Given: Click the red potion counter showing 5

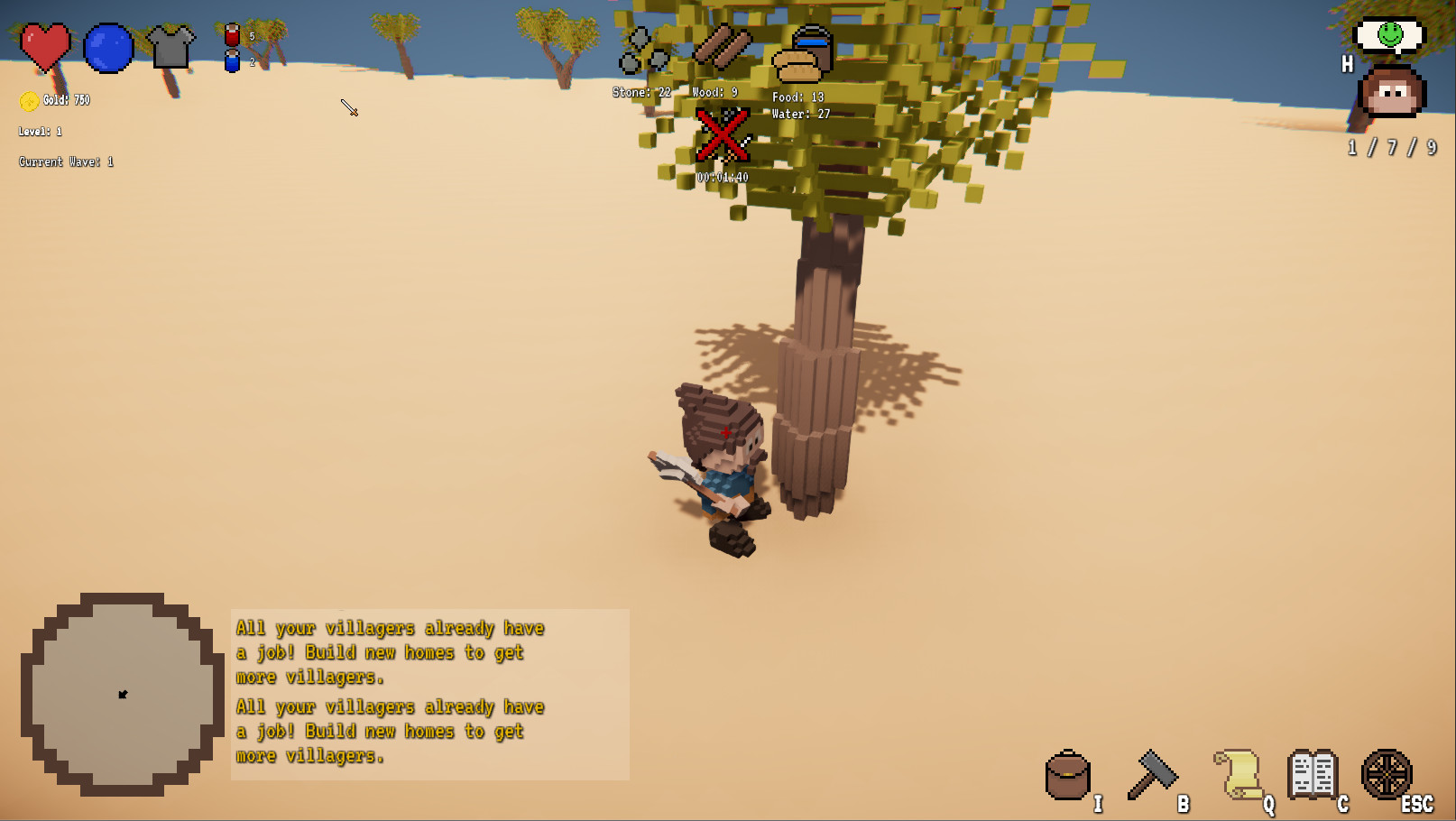Looking at the screenshot, I should click(x=233, y=36).
